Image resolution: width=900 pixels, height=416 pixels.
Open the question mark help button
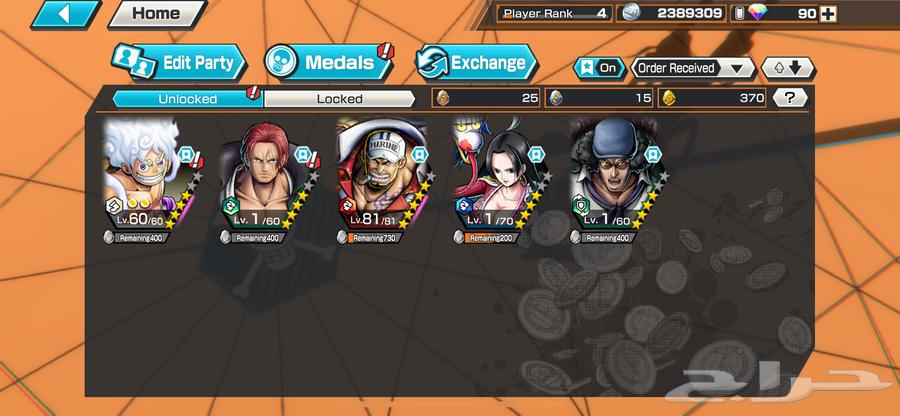click(791, 98)
